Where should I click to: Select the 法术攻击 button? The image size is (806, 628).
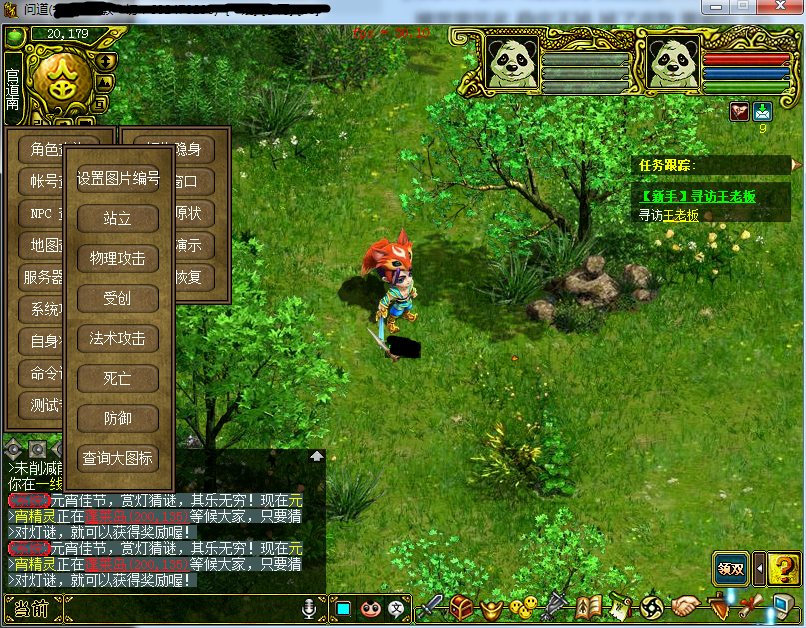click(x=118, y=338)
